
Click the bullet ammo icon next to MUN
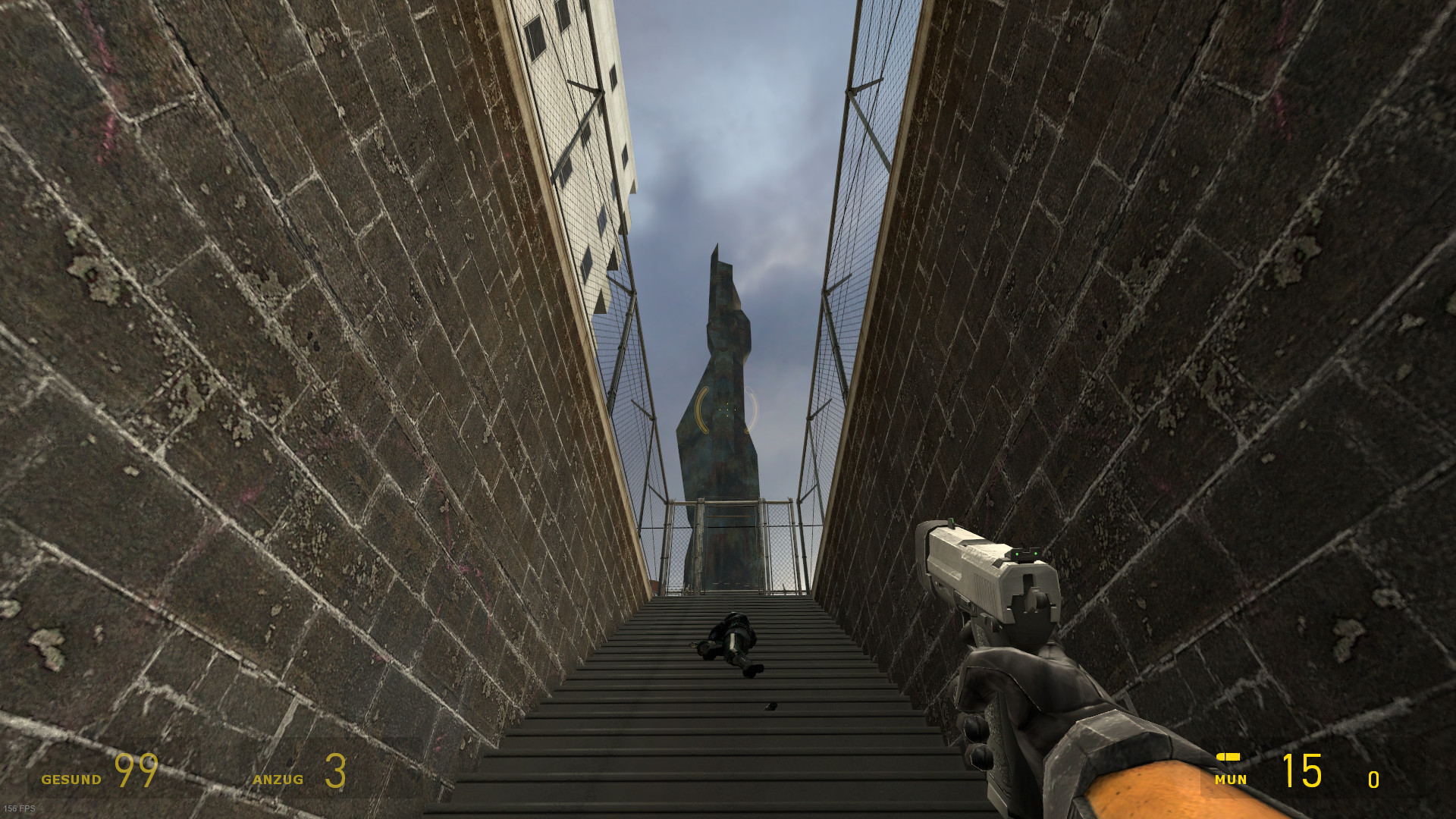pyautogui.click(x=1228, y=757)
